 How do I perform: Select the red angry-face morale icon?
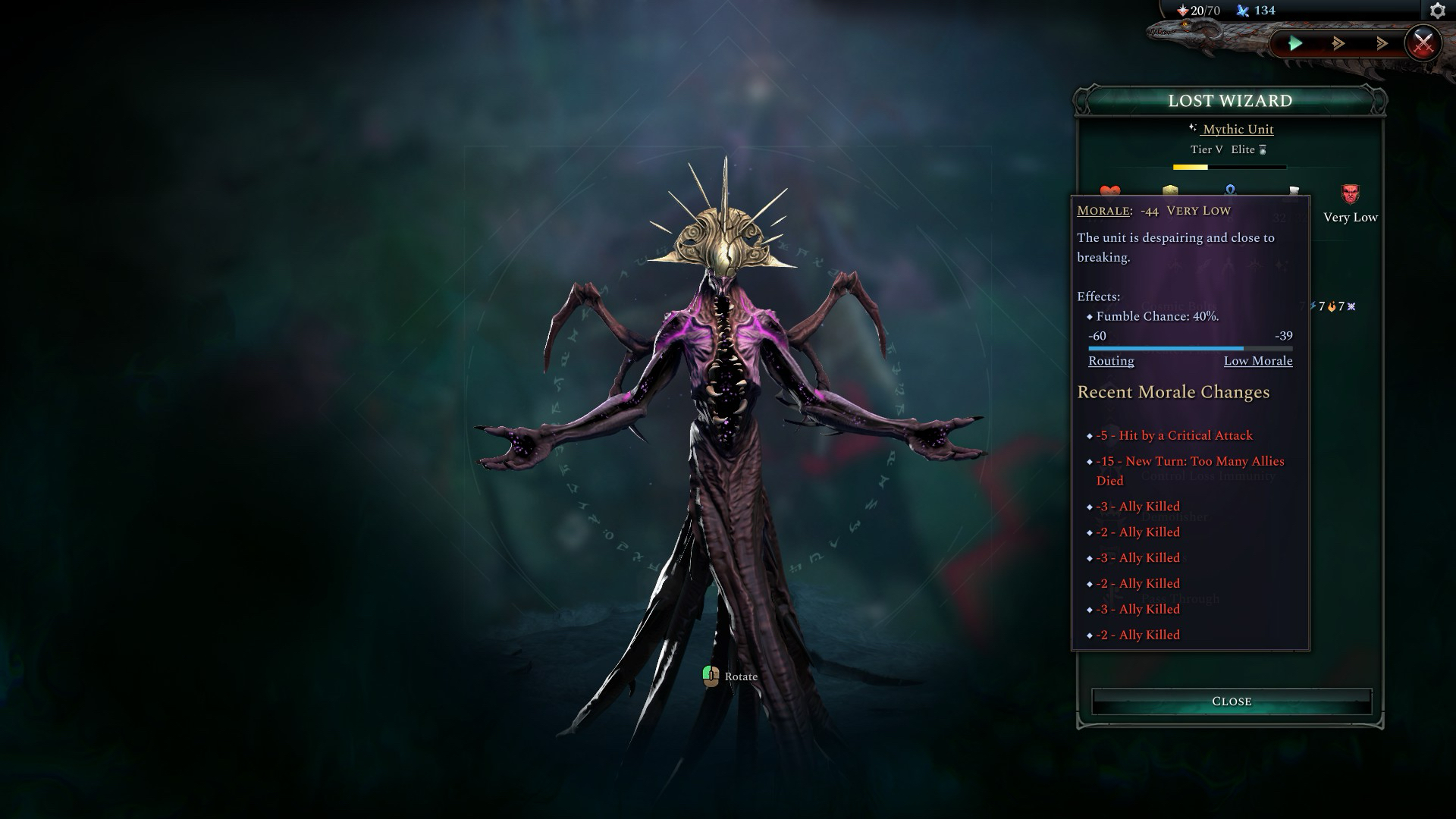click(1350, 195)
